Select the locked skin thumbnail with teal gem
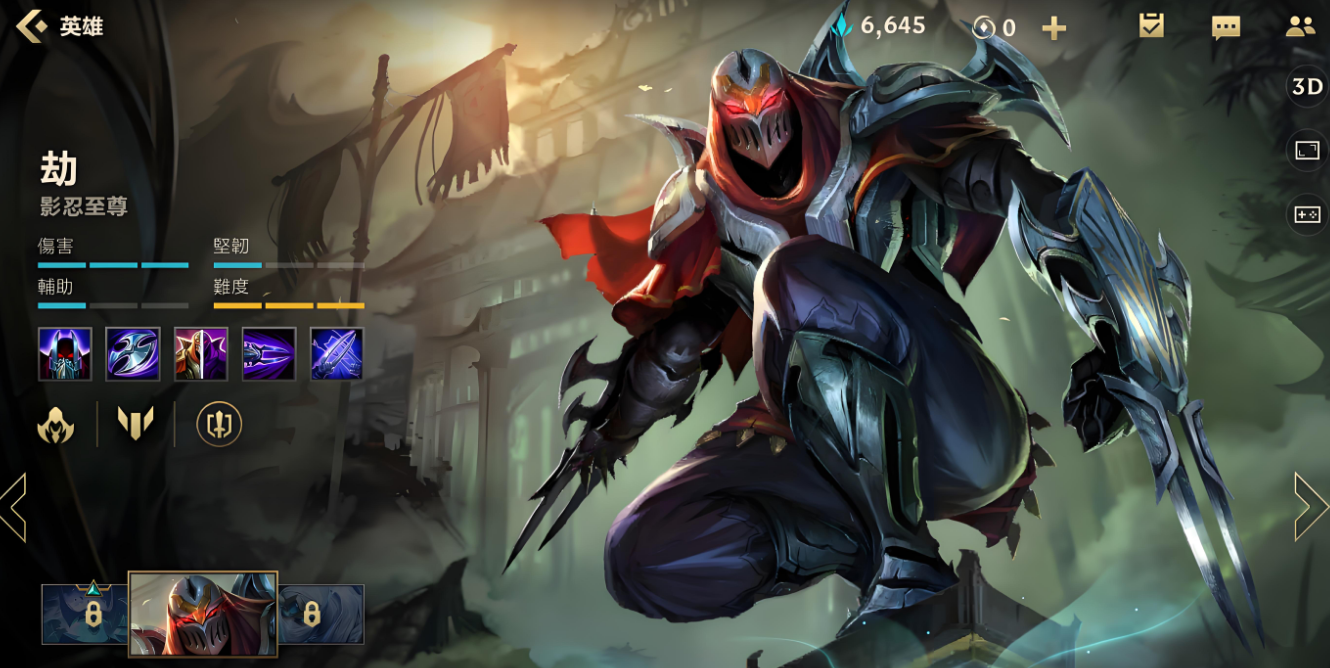Viewport: 1330px width, 668px height. point(86,614)
